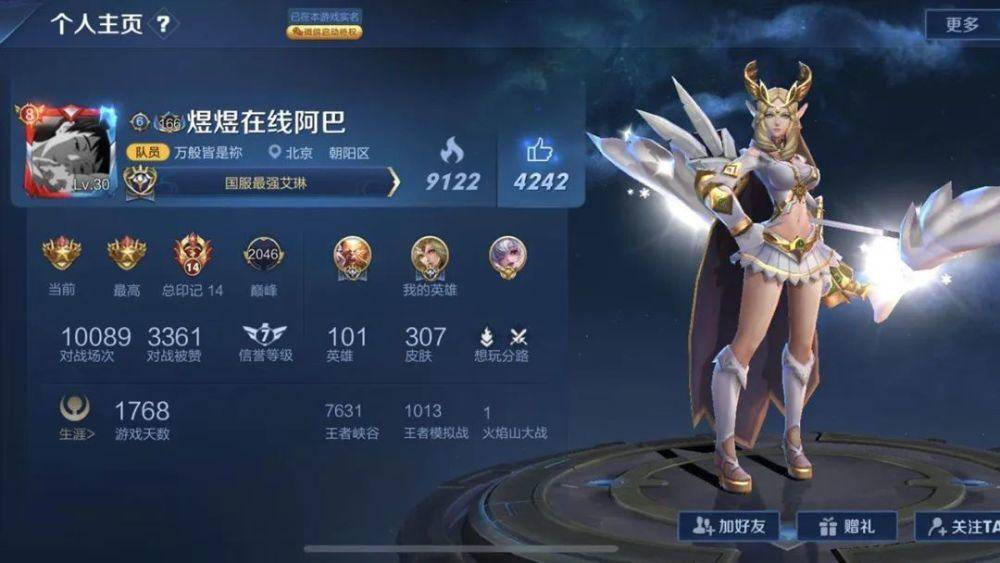Open the player avatar portrait
The height and width of the screenshot is (563, 1000).
click(67, 152)
